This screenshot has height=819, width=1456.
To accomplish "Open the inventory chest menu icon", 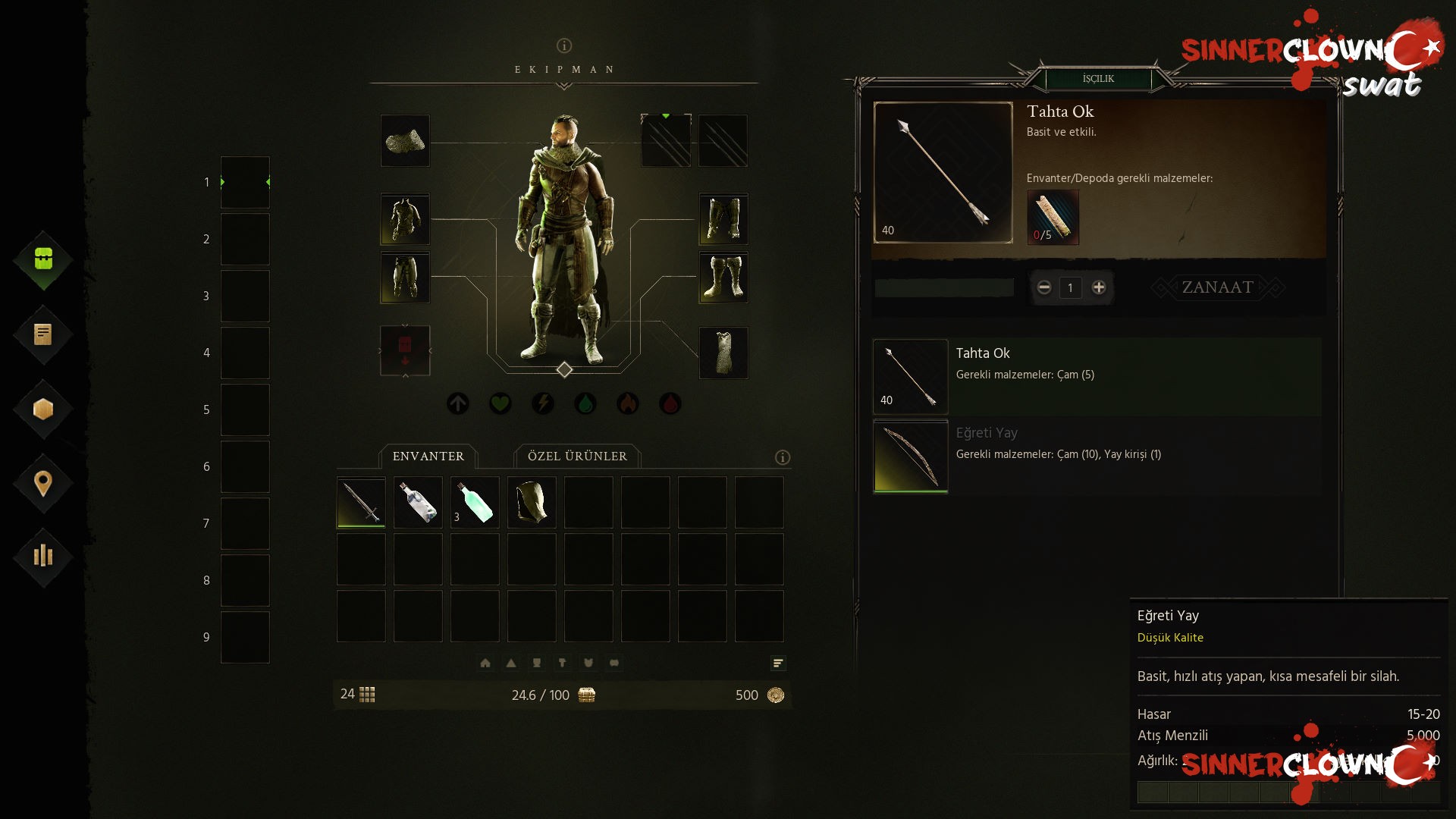I will tap(43, 259).
